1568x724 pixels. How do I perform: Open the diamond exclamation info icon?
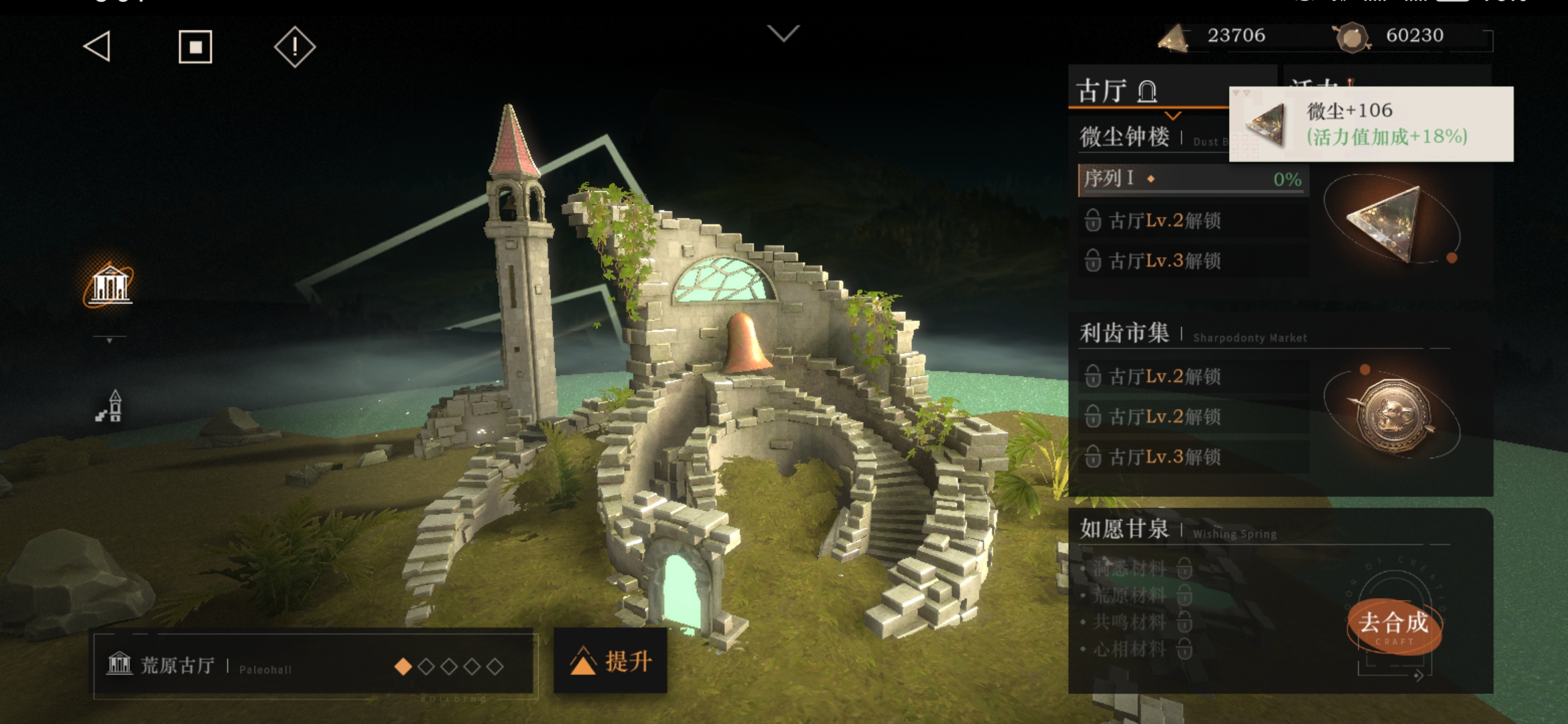point(295,47)
